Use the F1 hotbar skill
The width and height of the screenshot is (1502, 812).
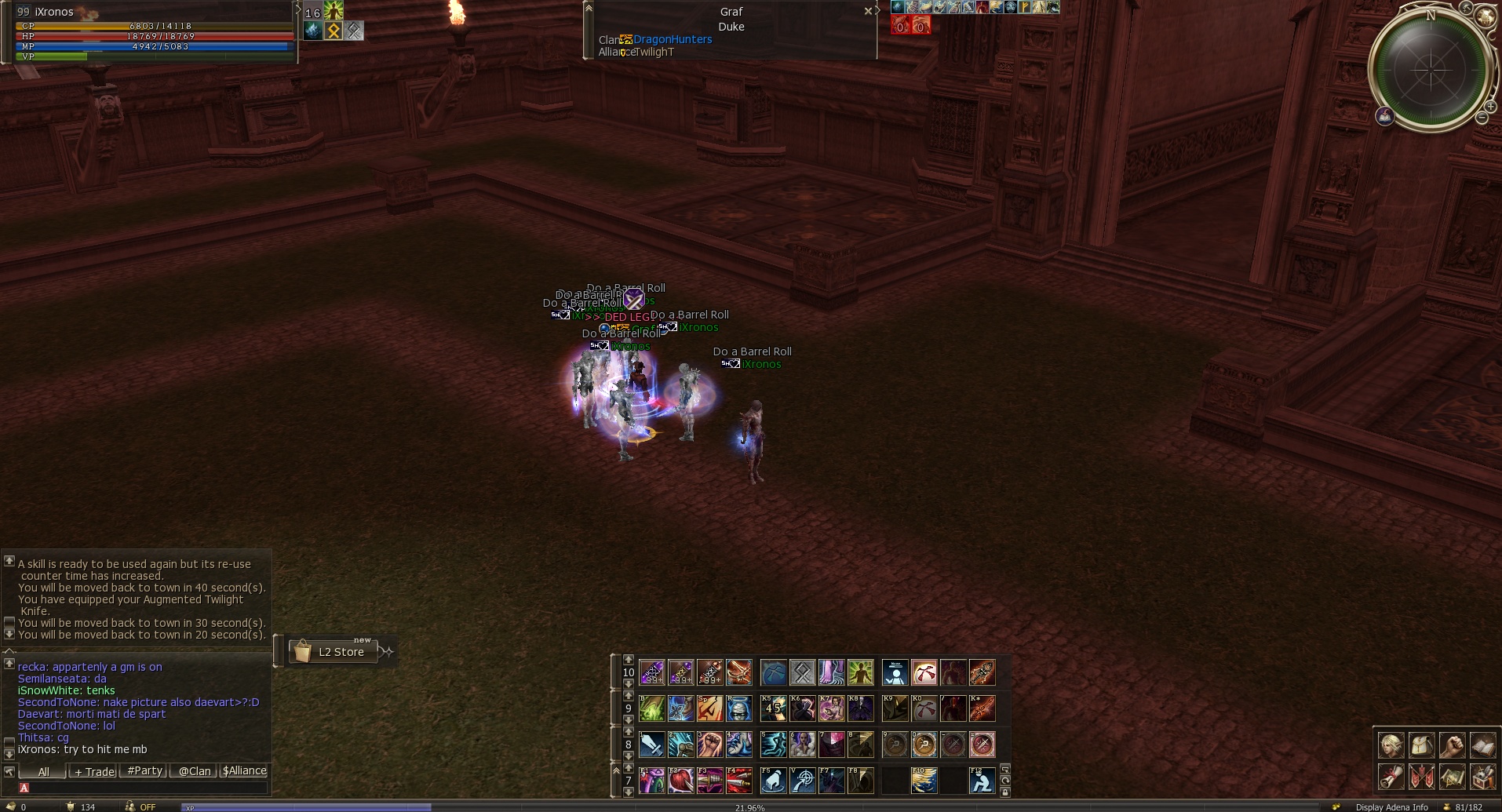pos(651,781)
